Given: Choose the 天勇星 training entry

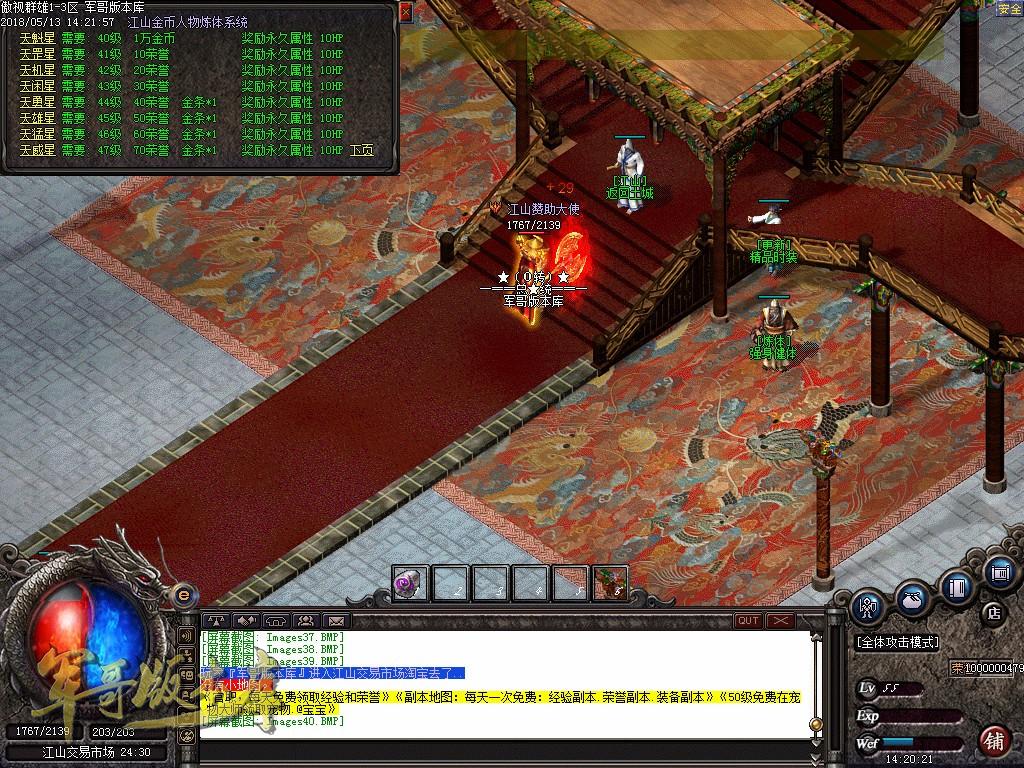Looking at the screenshot, I should (x=39, y=102).
